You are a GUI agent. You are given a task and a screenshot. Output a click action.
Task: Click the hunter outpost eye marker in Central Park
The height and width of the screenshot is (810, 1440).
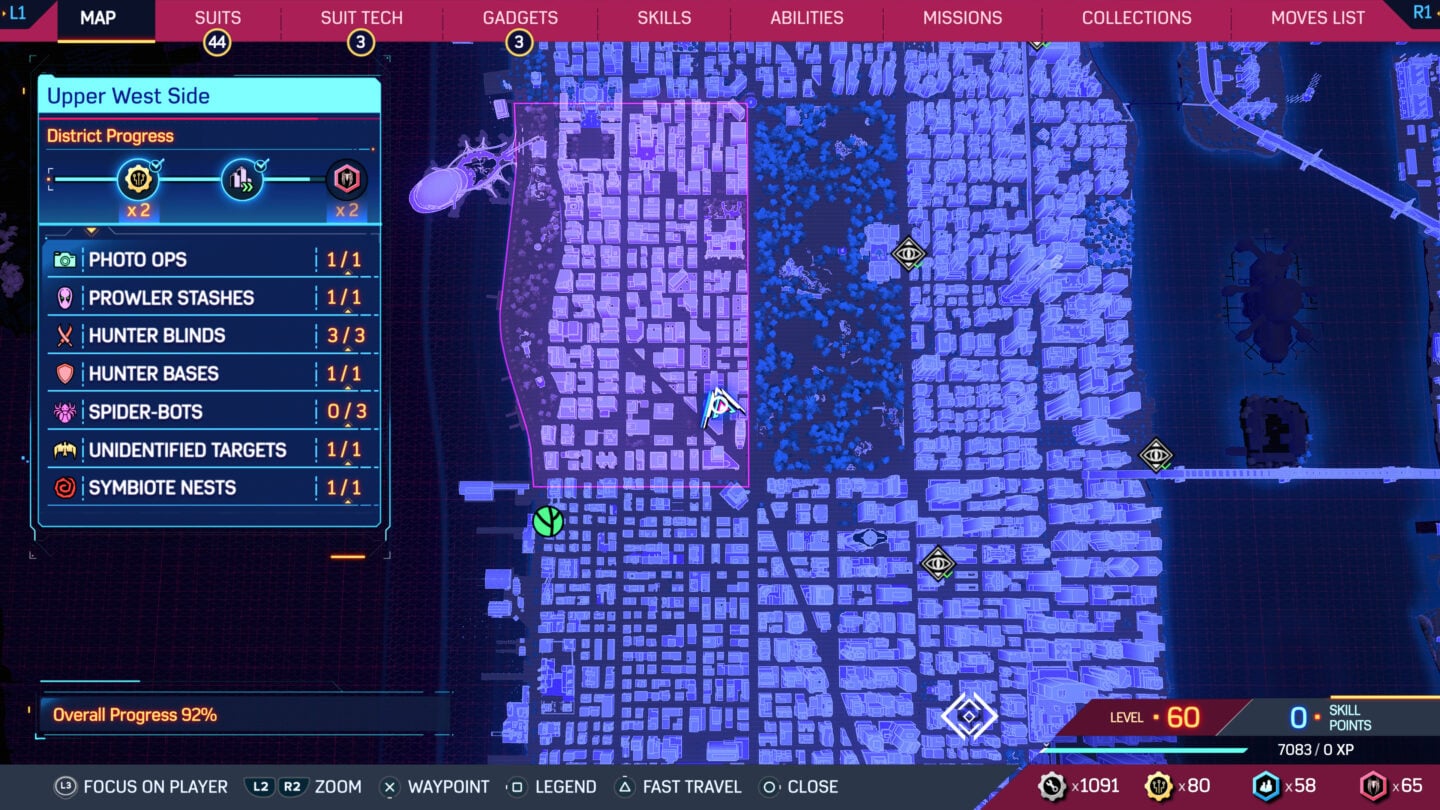(x=907, y=254)
